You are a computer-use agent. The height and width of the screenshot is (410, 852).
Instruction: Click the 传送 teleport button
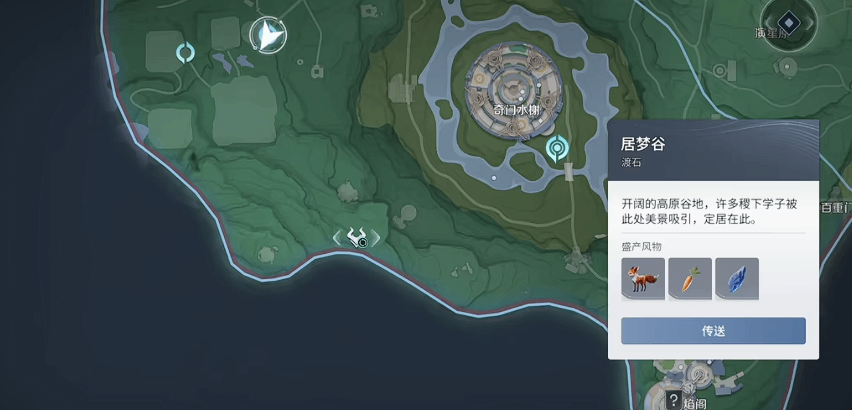[713, 331]
